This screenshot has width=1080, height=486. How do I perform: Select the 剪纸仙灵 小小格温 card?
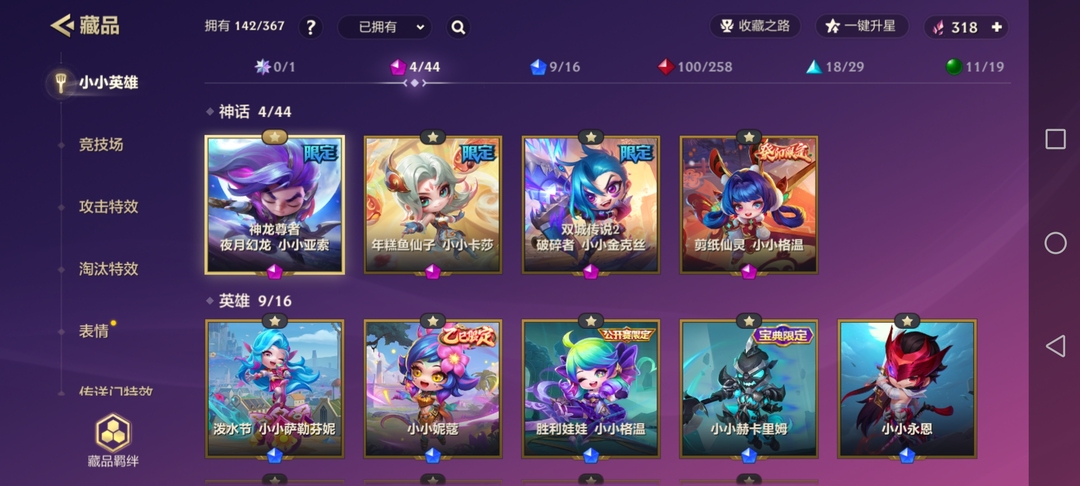pyautogui.click(x=749, y=205)
